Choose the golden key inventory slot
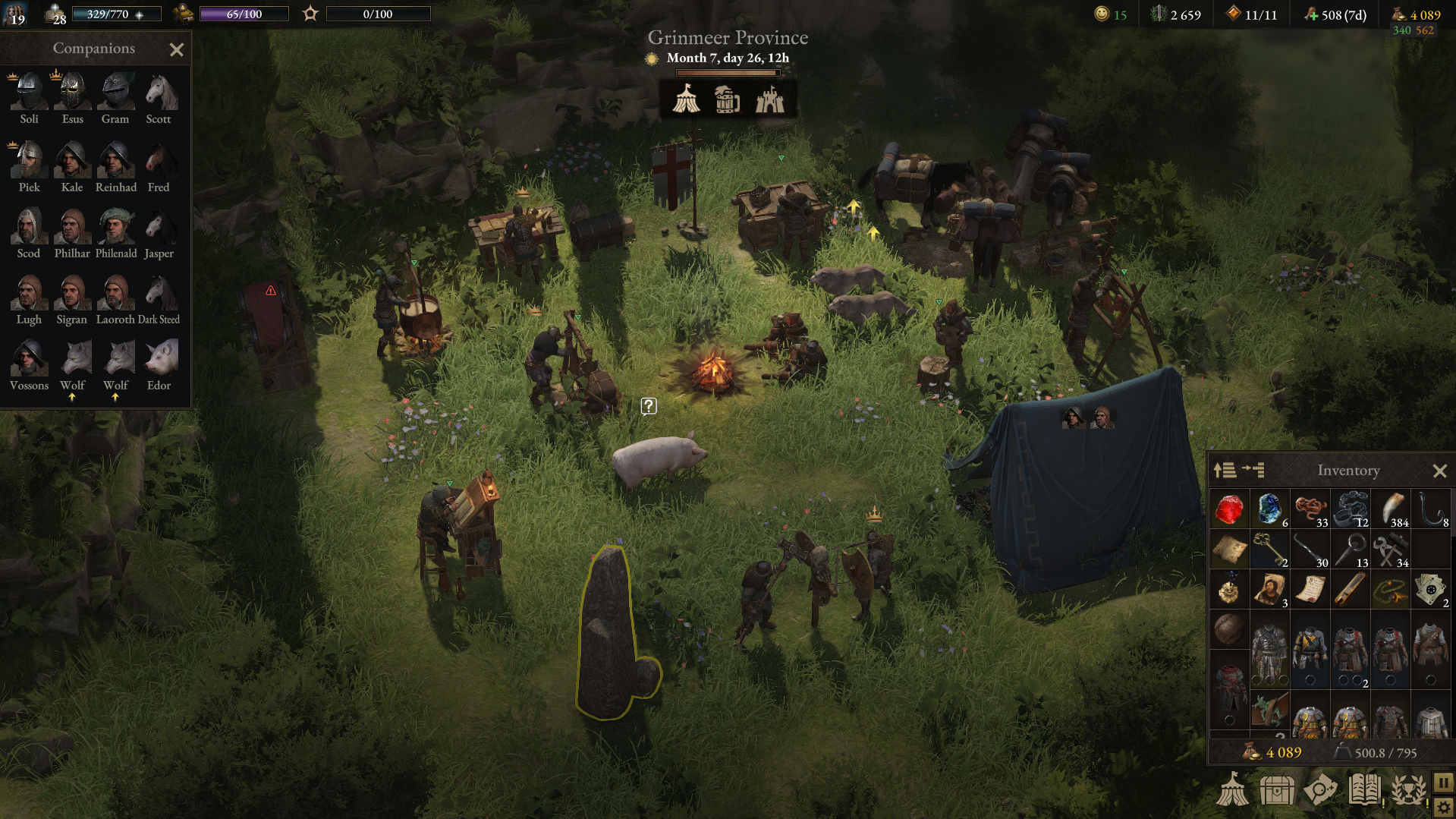Image resolution: width=1456 pixels, height=819 pixels. point(1269,550)
